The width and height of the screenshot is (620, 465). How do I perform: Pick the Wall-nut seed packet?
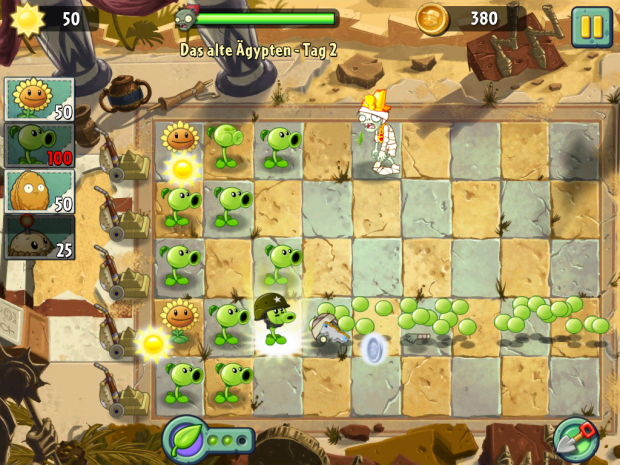pyautogui.click(x=40, y=190)
